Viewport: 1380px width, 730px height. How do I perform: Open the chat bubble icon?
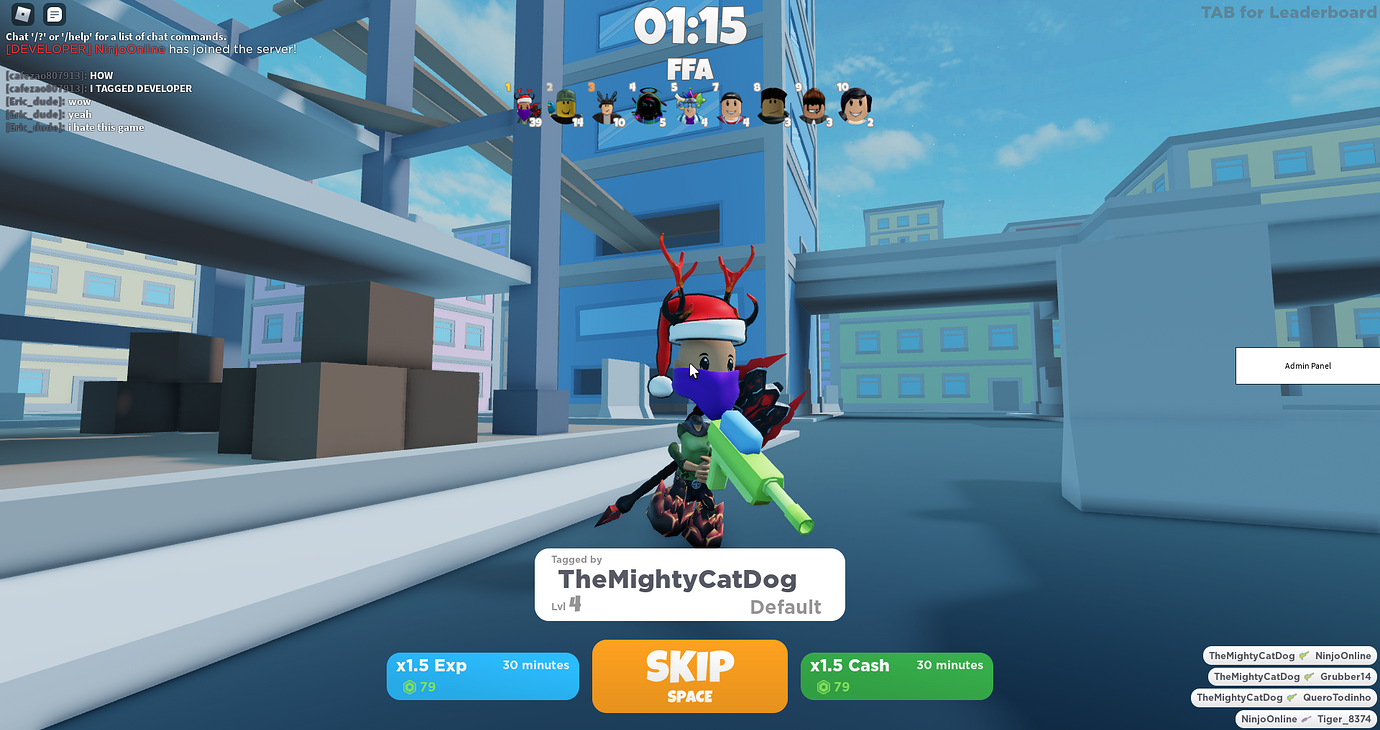[x=54, y=15]
